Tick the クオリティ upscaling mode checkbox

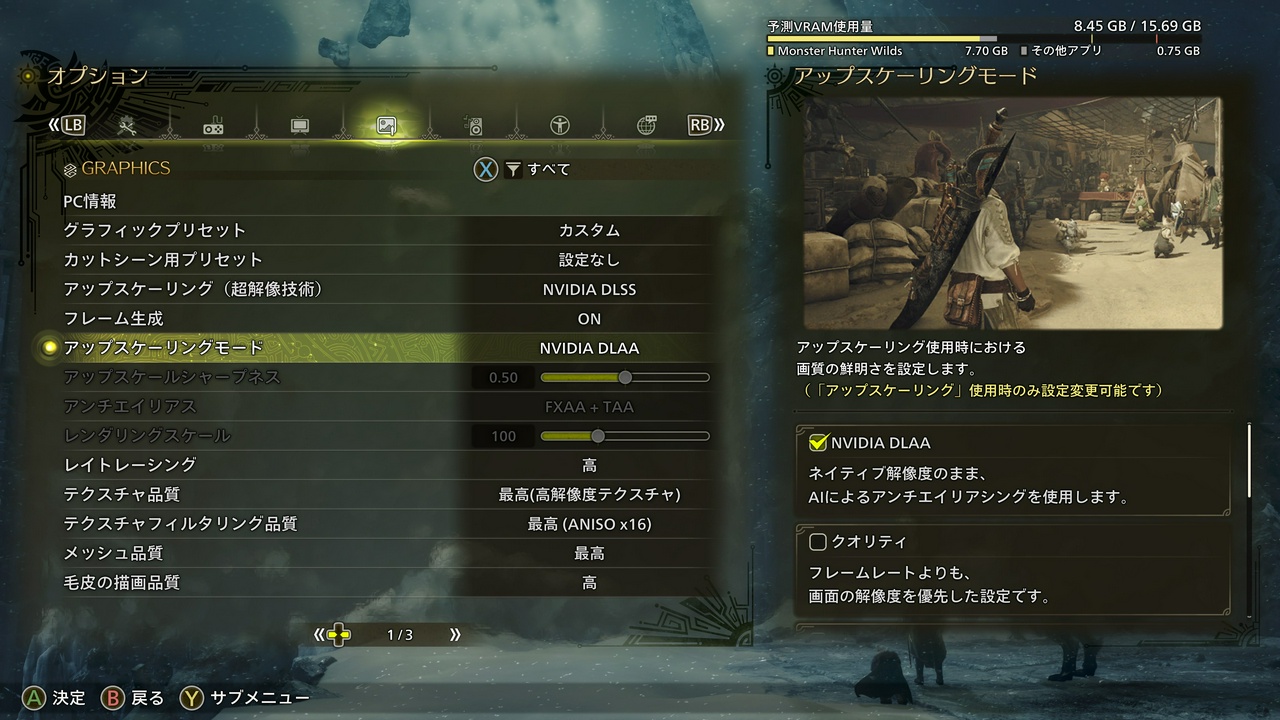point(818,542)
